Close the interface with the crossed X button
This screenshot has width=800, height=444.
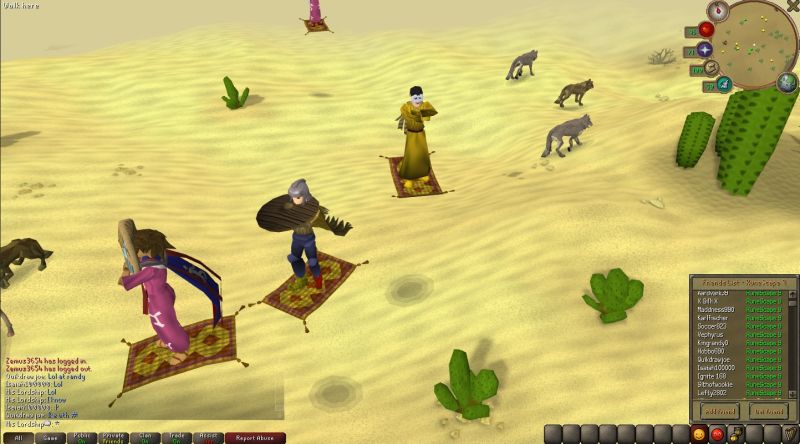click(x=793, y=5)
